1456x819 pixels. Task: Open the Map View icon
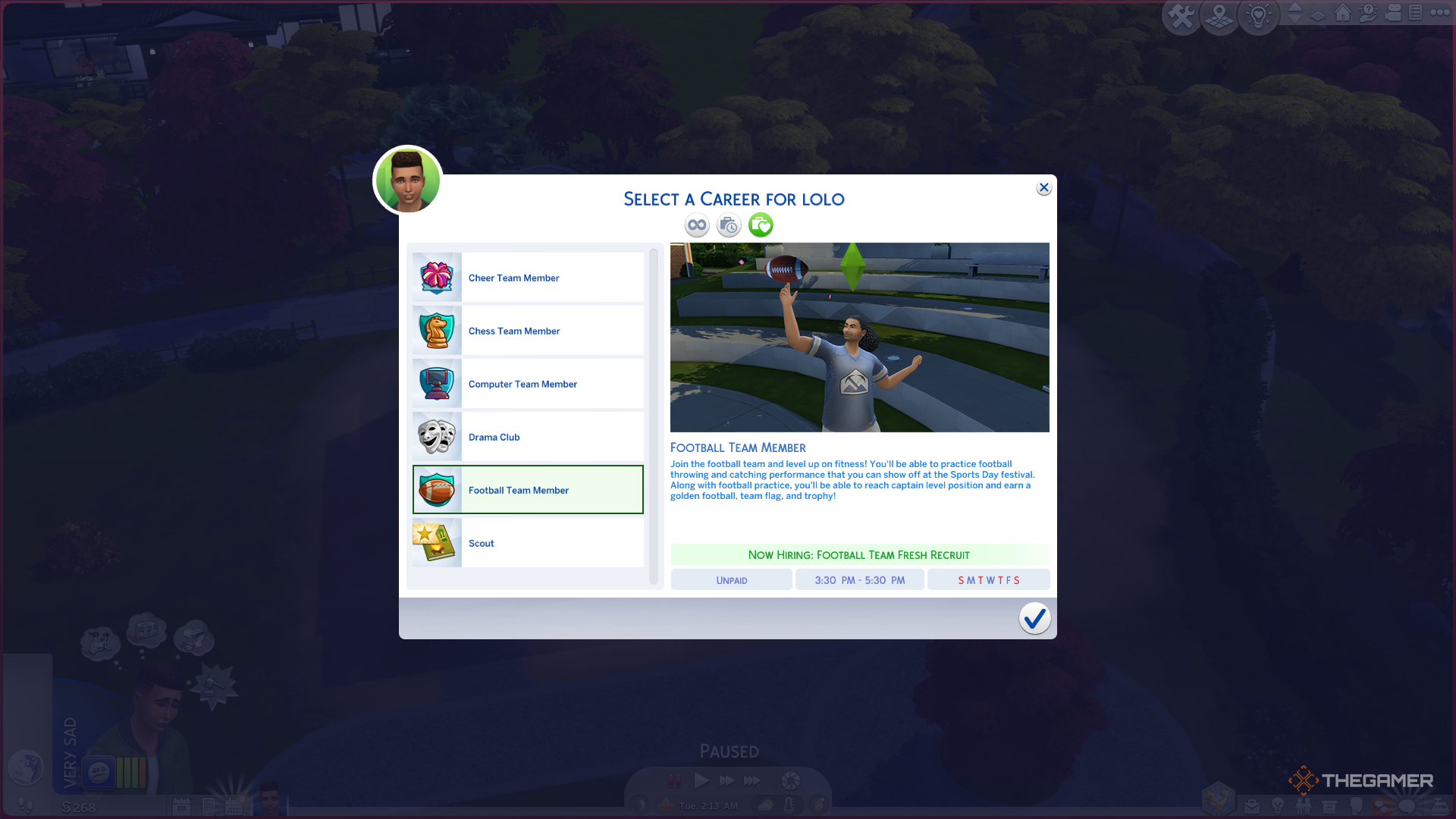tap(1219, 16)
